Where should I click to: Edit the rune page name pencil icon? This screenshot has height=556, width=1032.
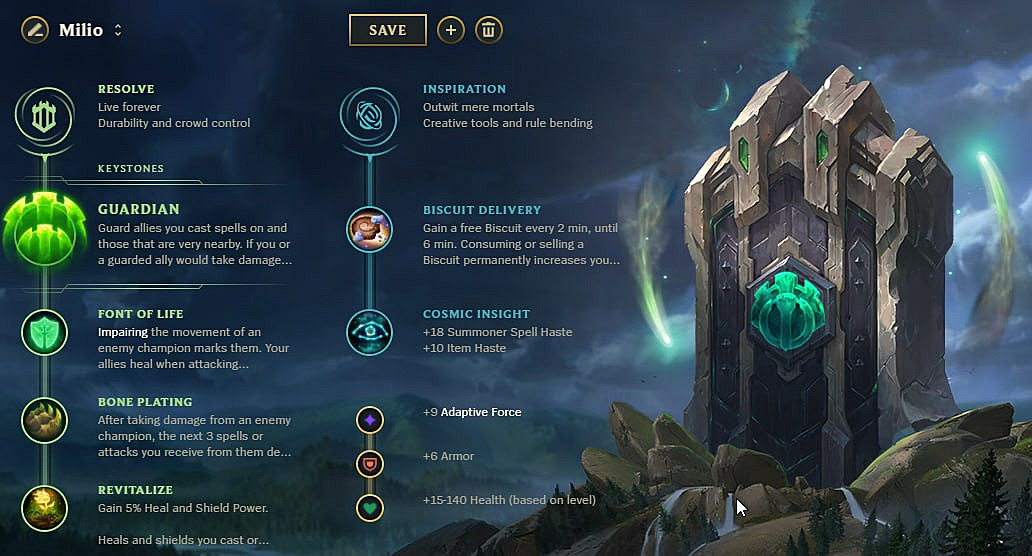pyautogui.click(x=35, y=30)
